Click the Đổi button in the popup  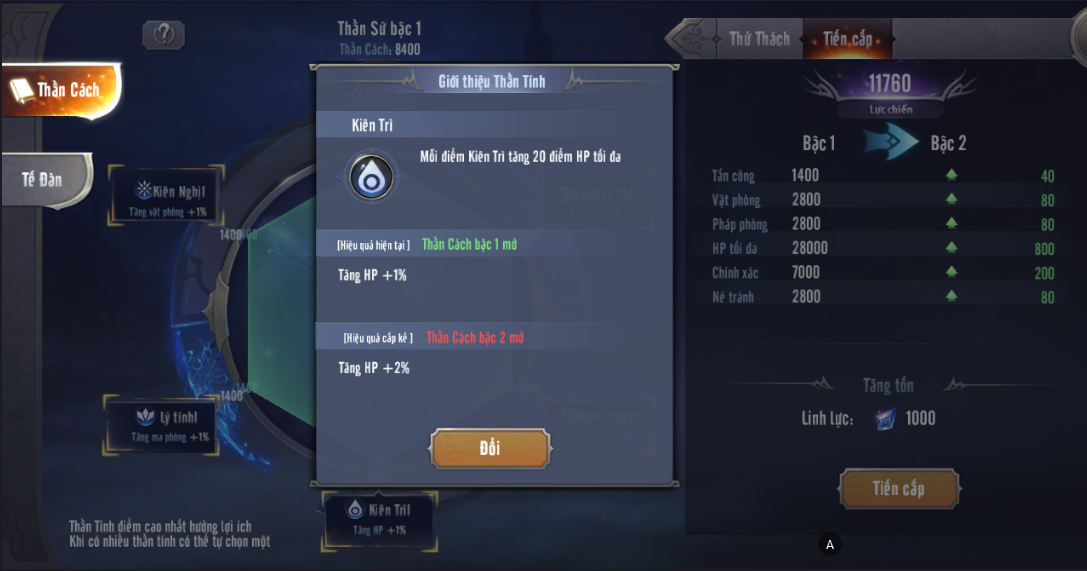[490, 448]
